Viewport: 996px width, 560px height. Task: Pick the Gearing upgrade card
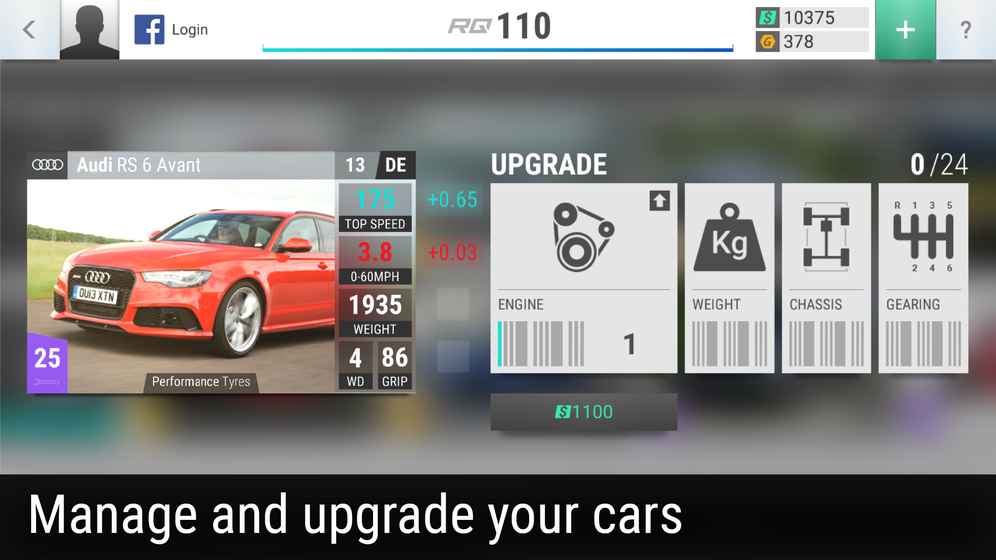point(923,278)
